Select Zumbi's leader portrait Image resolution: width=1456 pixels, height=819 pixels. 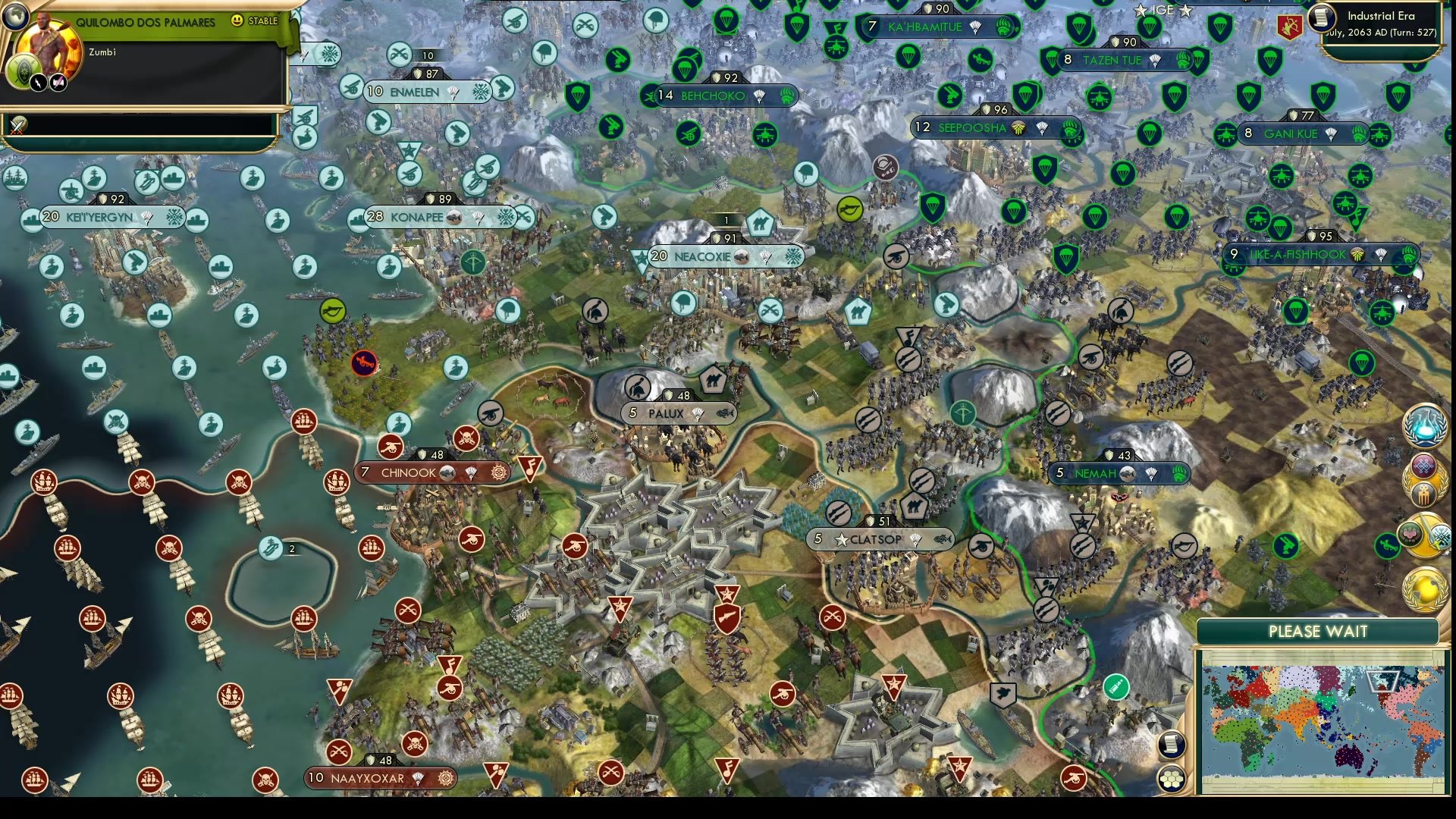point(48,50)
